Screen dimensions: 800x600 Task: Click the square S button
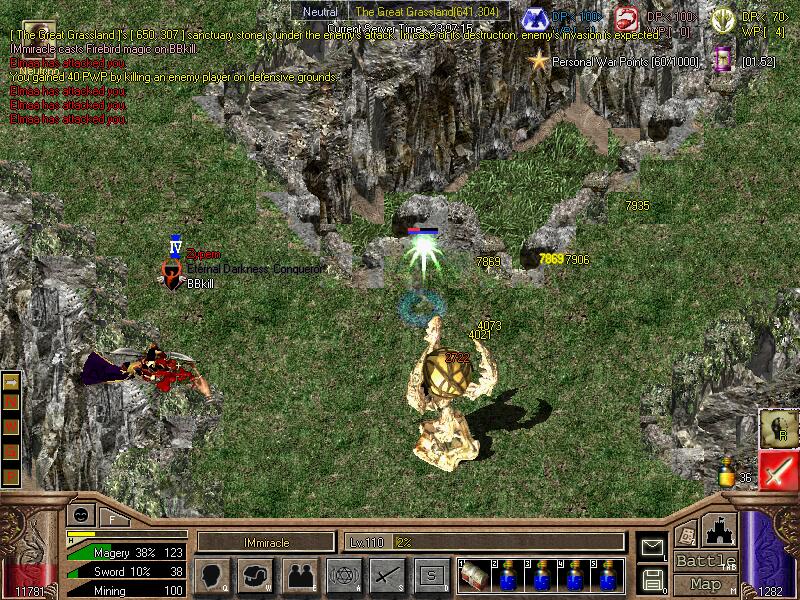click(430, 575)
